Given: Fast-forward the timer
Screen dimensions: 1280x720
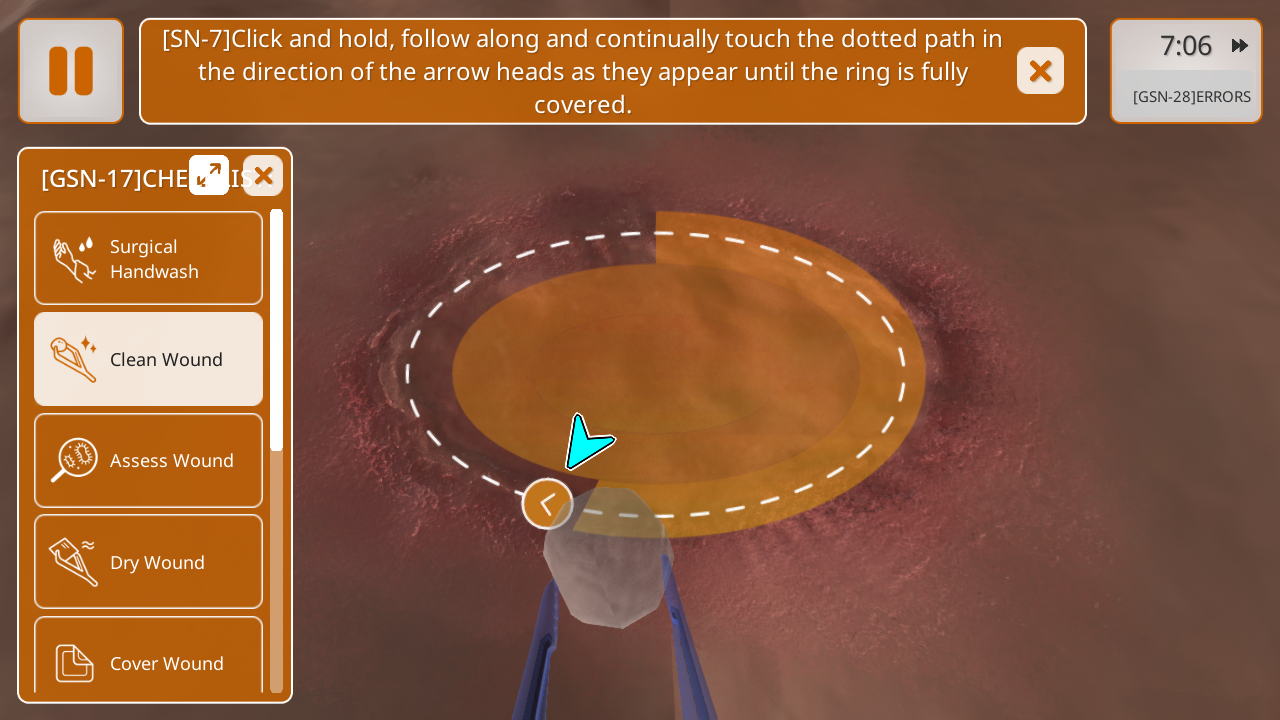Looking at the screenshot, I should point(1240,46).
